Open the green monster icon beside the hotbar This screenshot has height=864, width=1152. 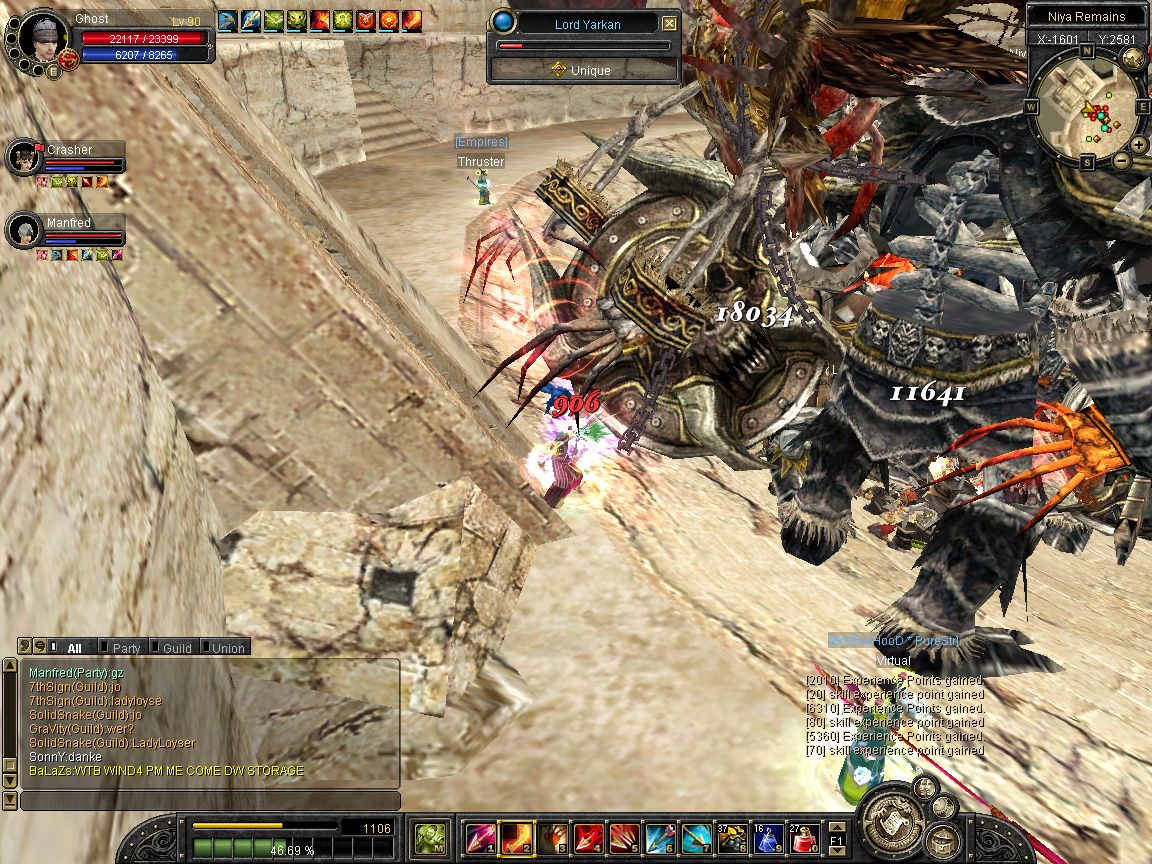point(430,836)
